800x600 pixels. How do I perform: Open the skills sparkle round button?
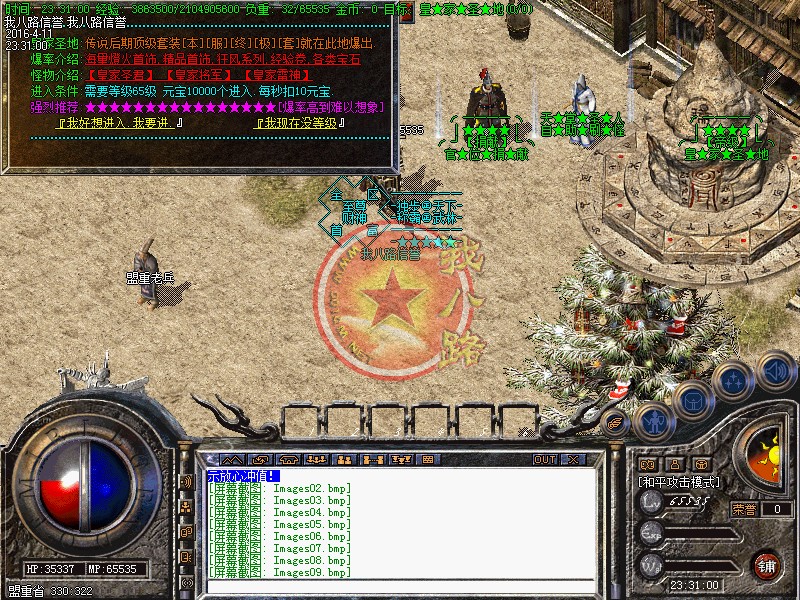(x=733, y=382)
